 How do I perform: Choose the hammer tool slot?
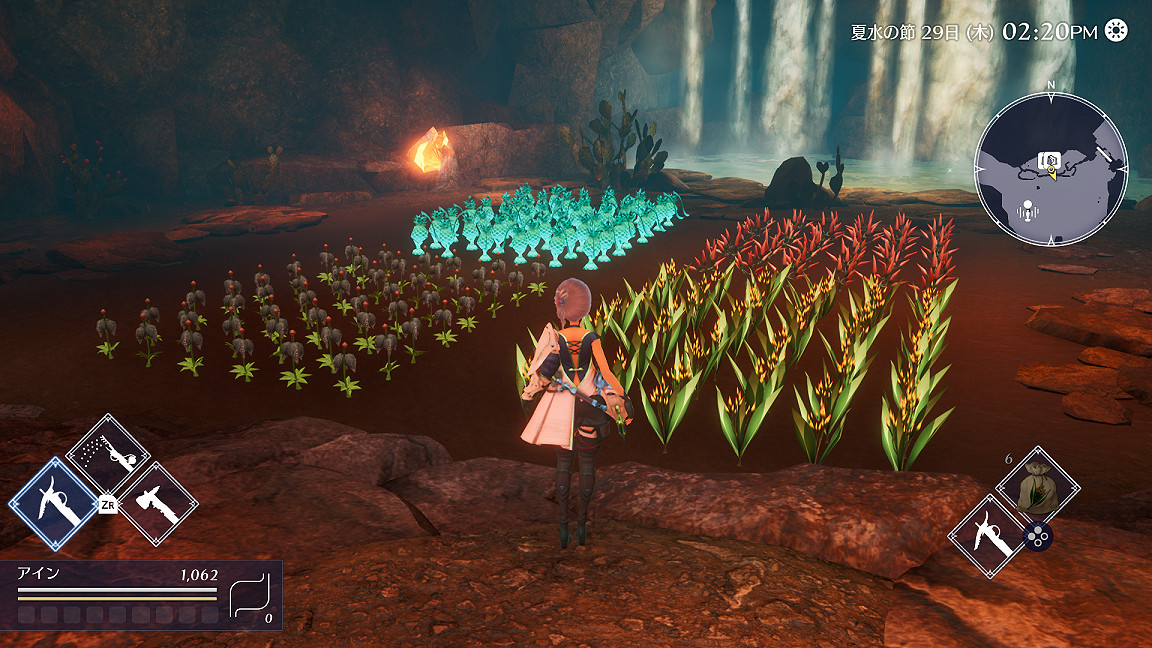click(159, 505)
